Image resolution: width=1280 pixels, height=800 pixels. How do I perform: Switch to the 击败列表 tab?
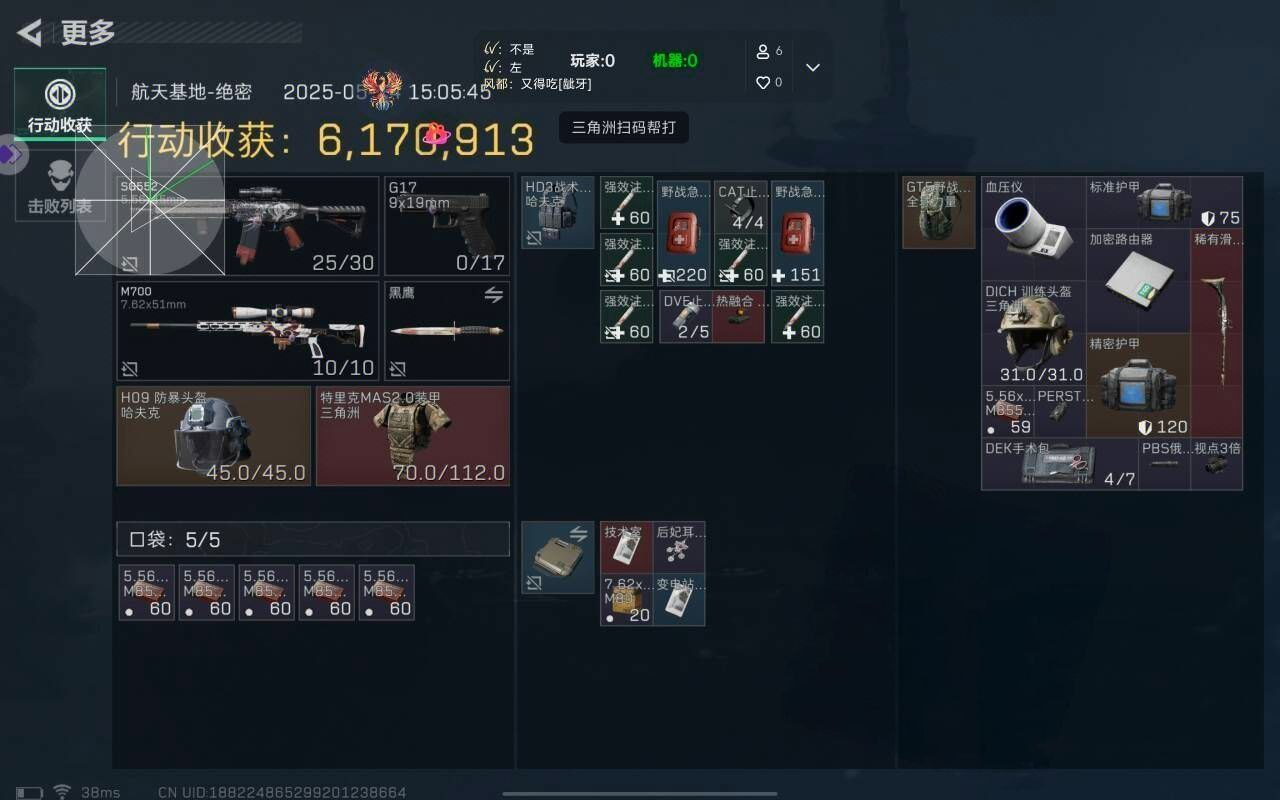(x=60, y=190)
